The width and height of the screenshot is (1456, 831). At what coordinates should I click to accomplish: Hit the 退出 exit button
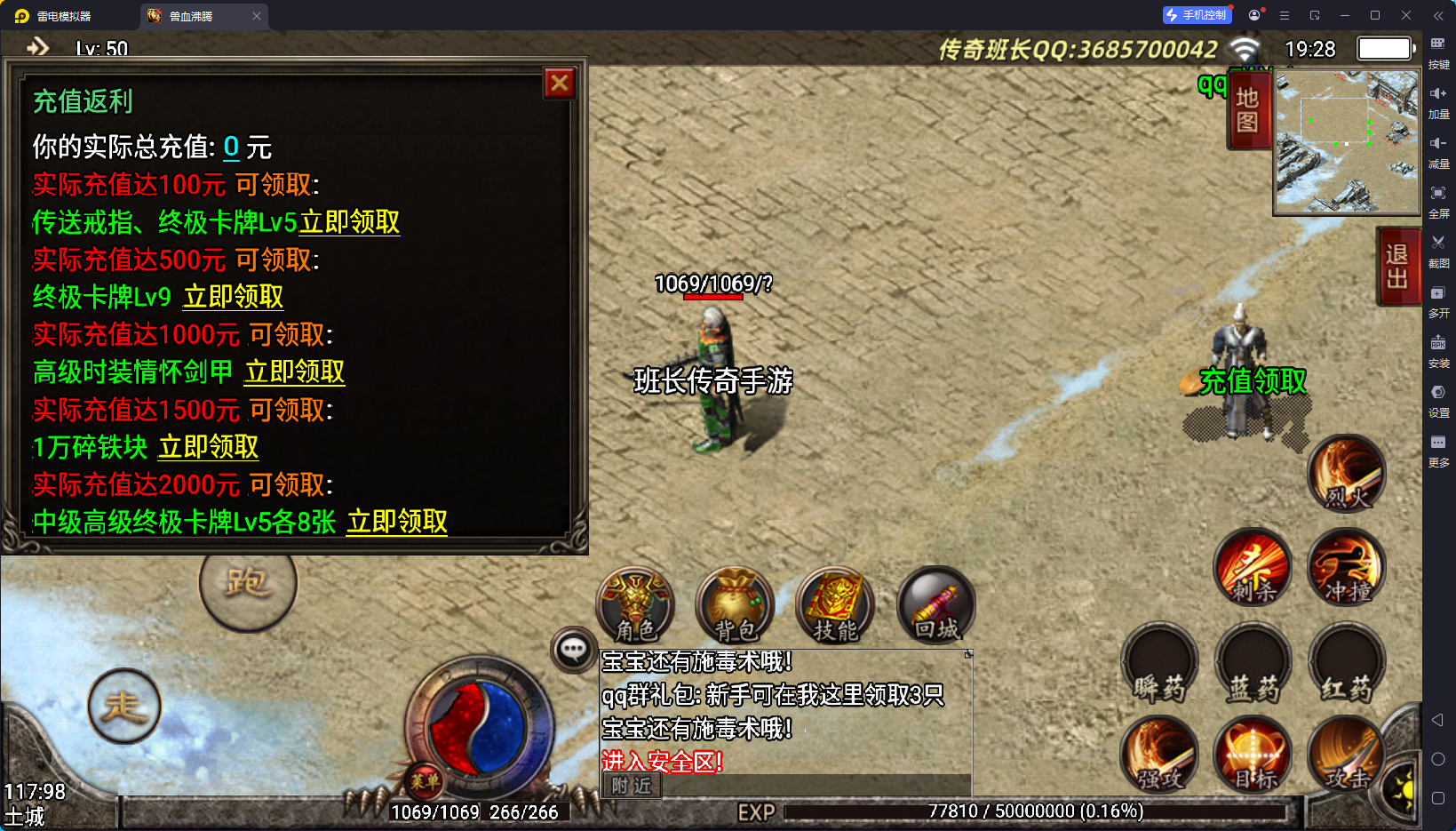coord(1396,267)
